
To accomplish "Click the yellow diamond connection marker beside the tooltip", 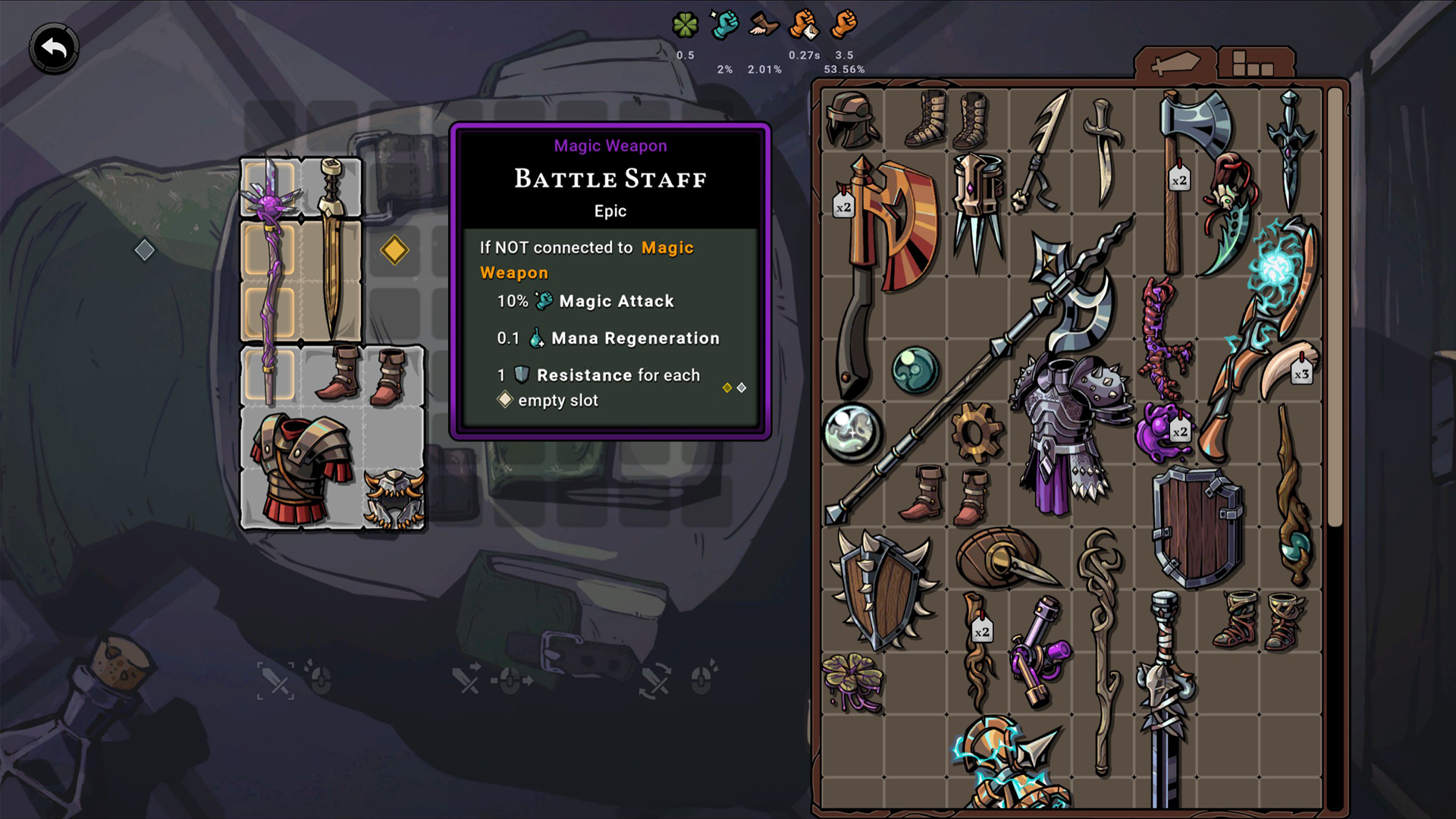I will tap(395, 249).
